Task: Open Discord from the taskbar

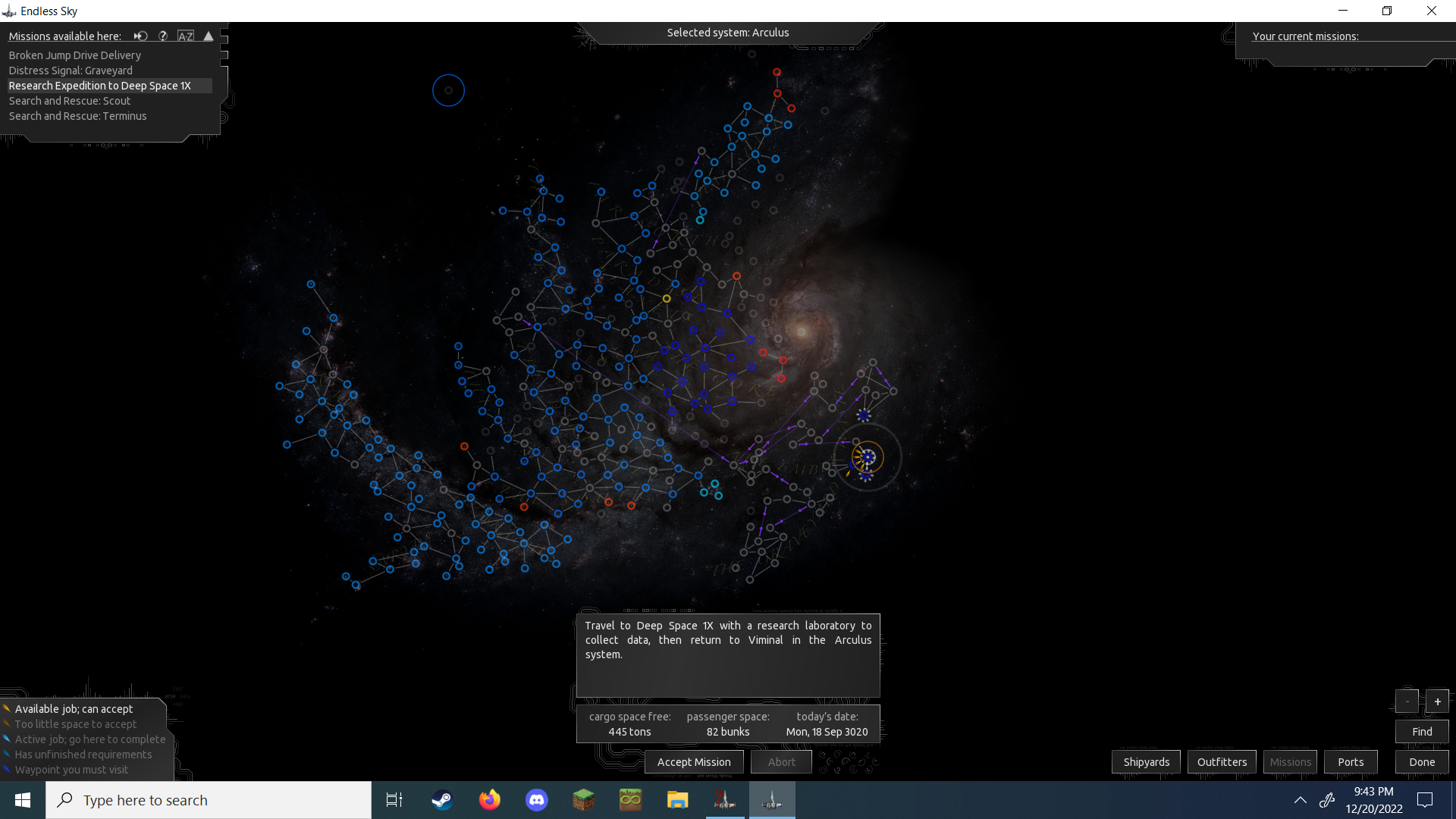Action: [536, 800]
